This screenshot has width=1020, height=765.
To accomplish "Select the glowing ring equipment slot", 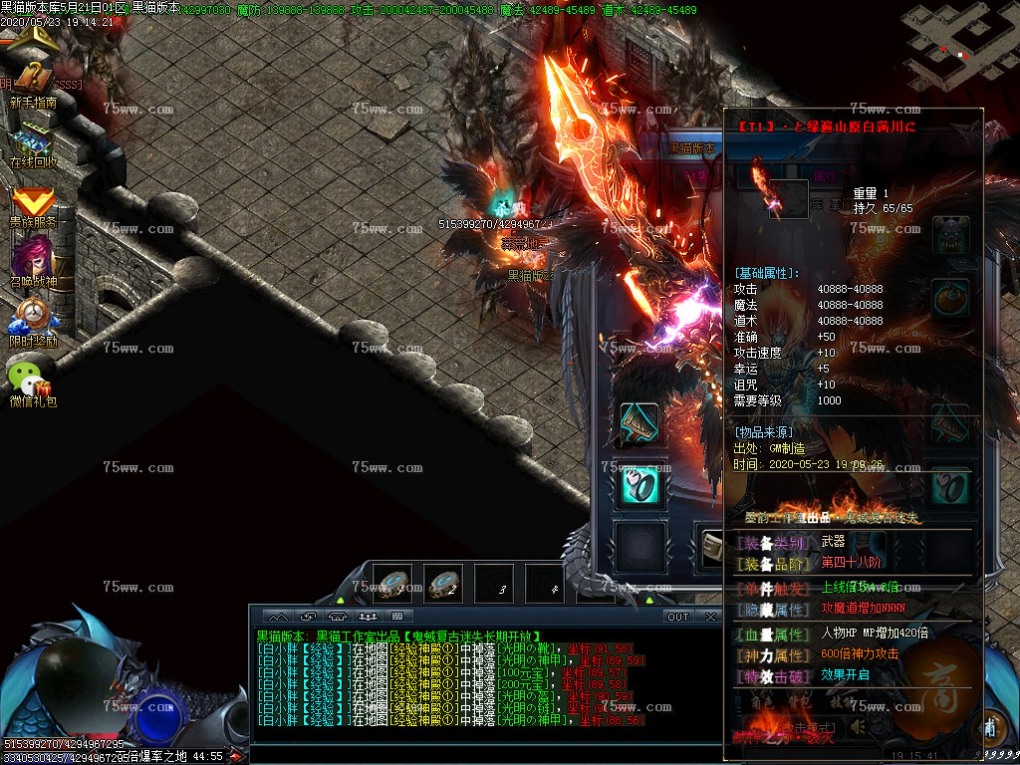I will coord(638,486).
